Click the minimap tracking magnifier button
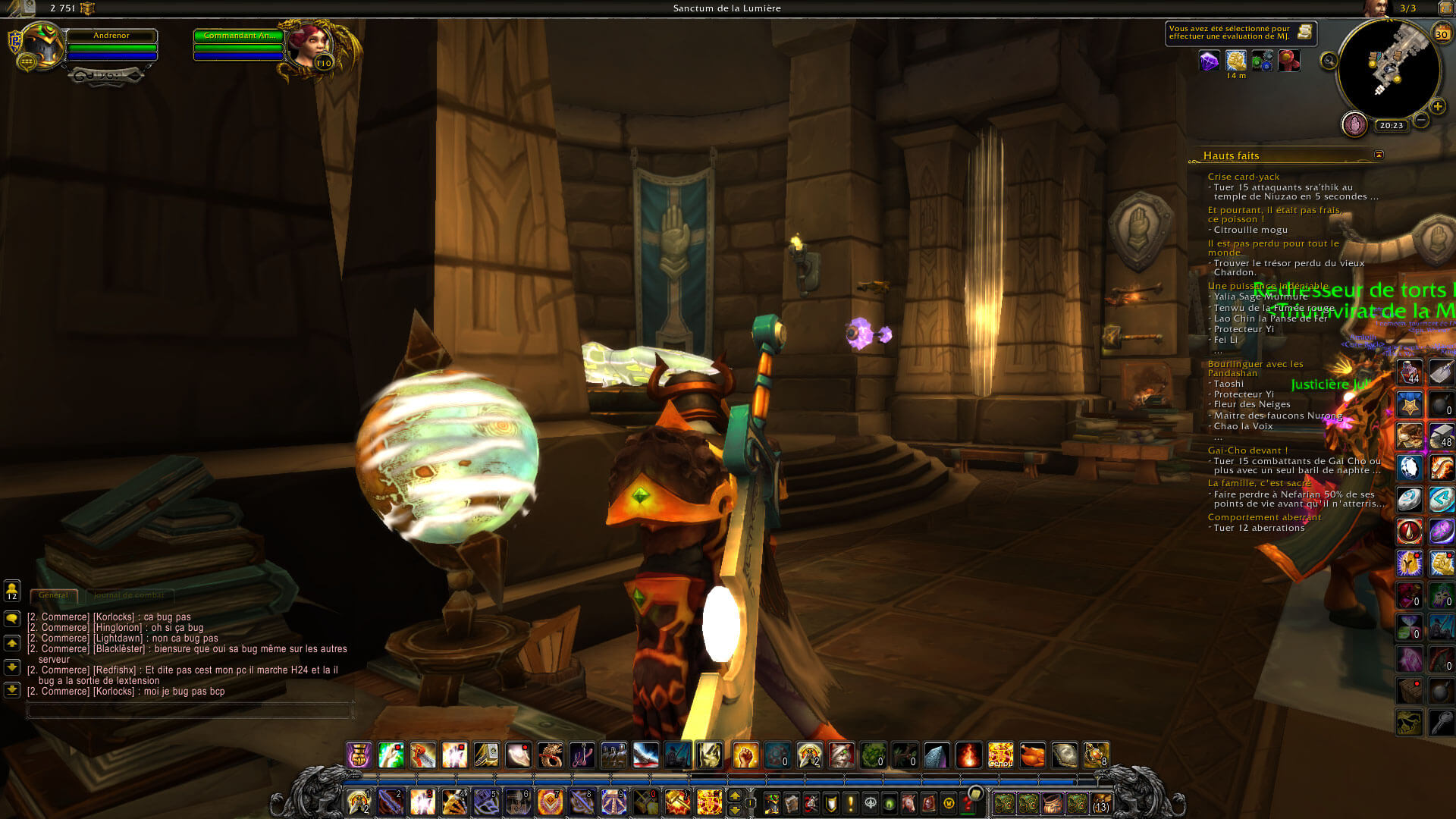The width and height of the screenshot is (1456, 819). (1329, 61)
